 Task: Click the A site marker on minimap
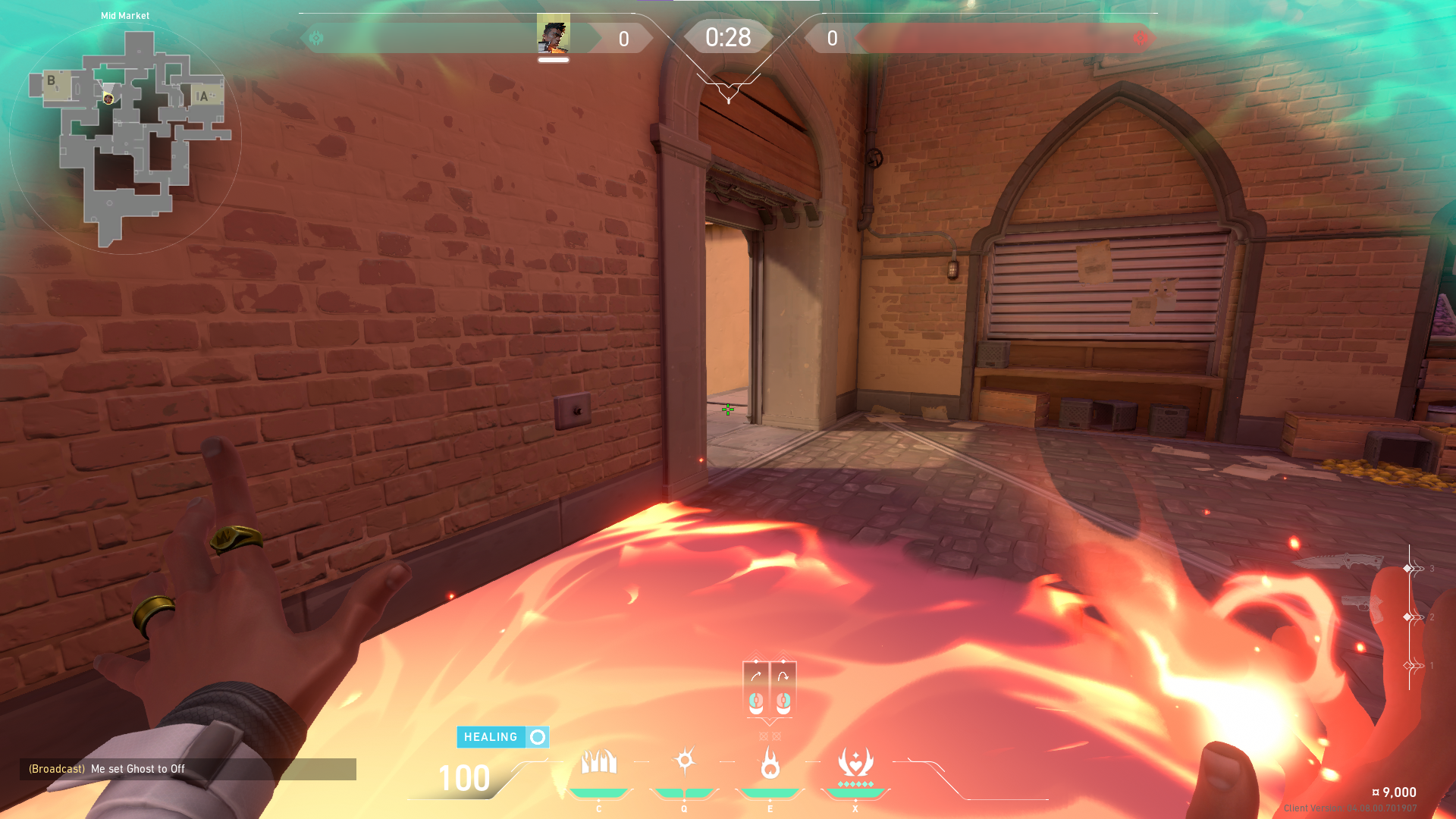[202, 96]
